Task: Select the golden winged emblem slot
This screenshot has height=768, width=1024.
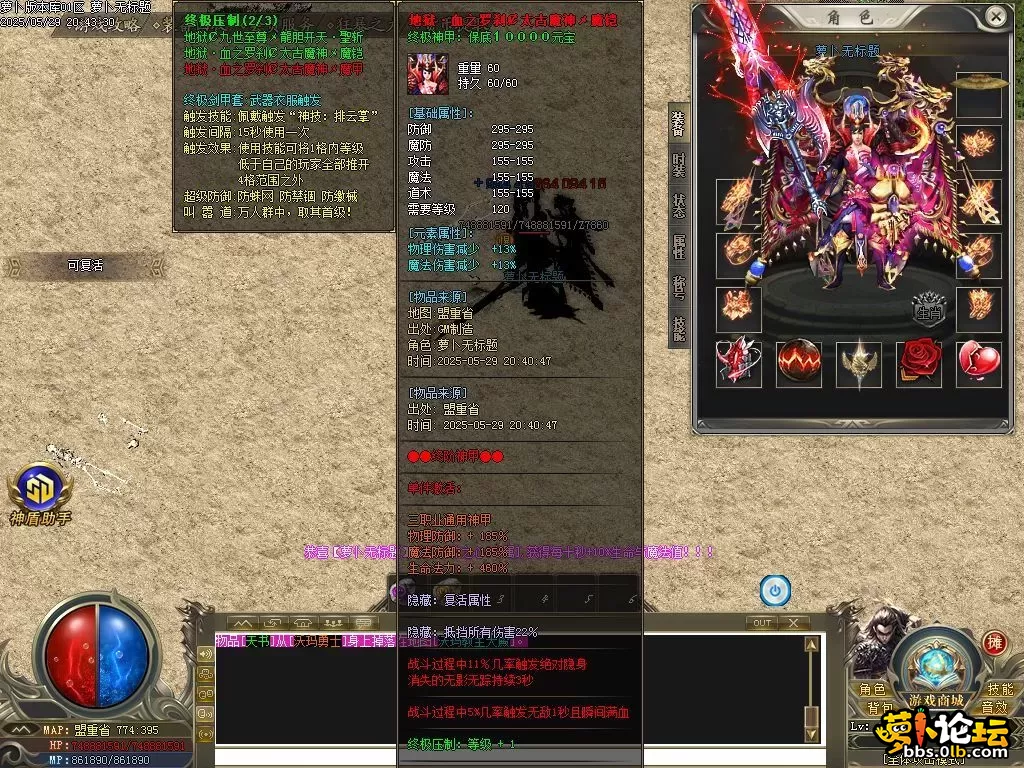Action: point(859,364)
